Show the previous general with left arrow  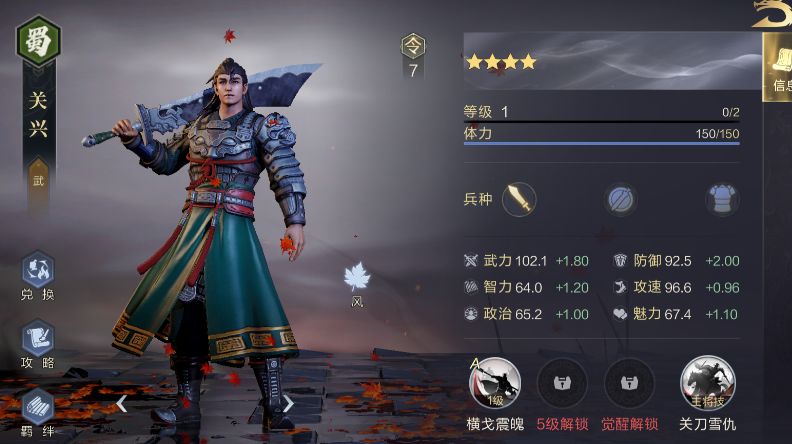coord(121,404)
